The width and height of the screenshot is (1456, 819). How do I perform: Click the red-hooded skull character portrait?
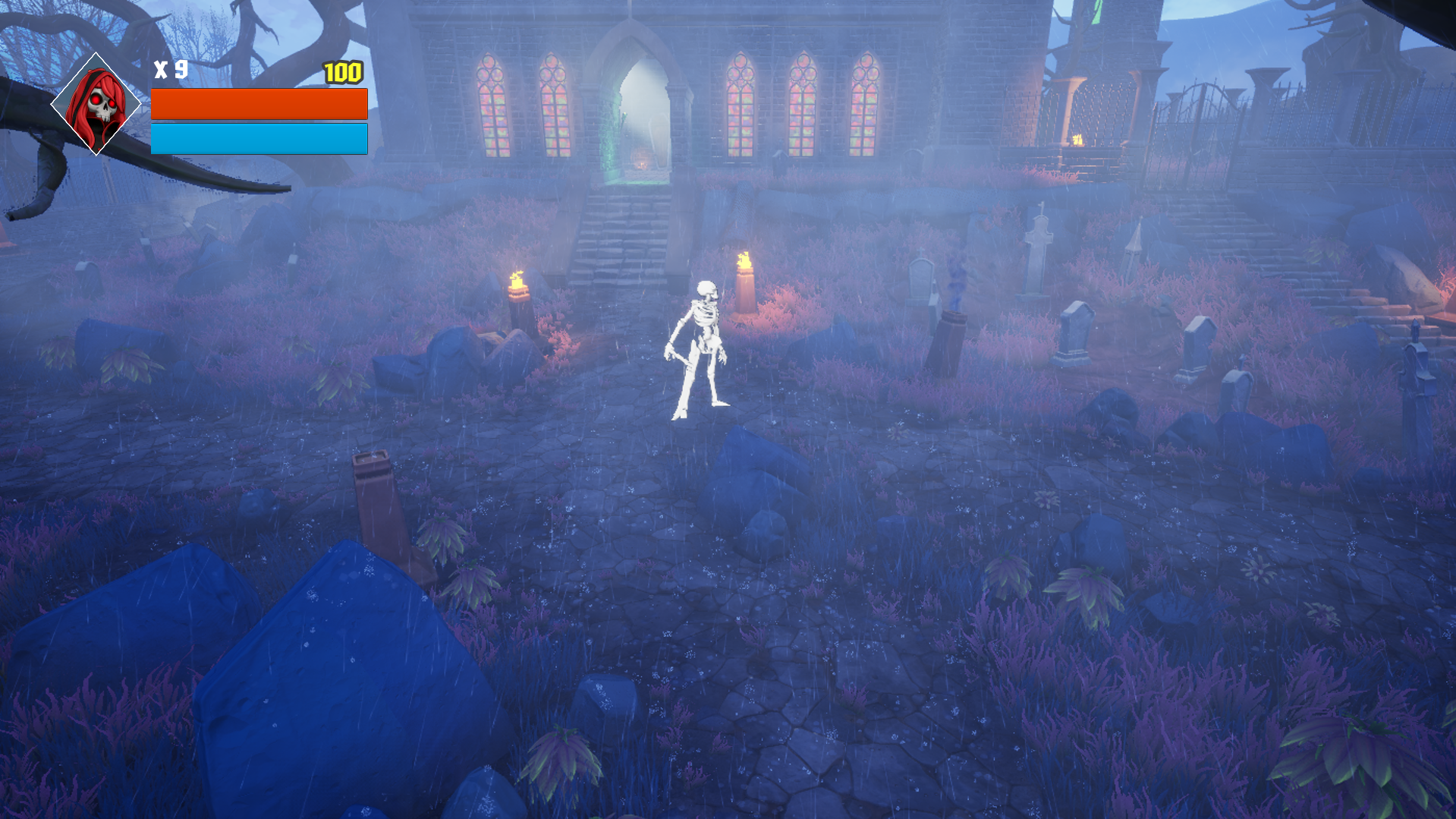96,106
